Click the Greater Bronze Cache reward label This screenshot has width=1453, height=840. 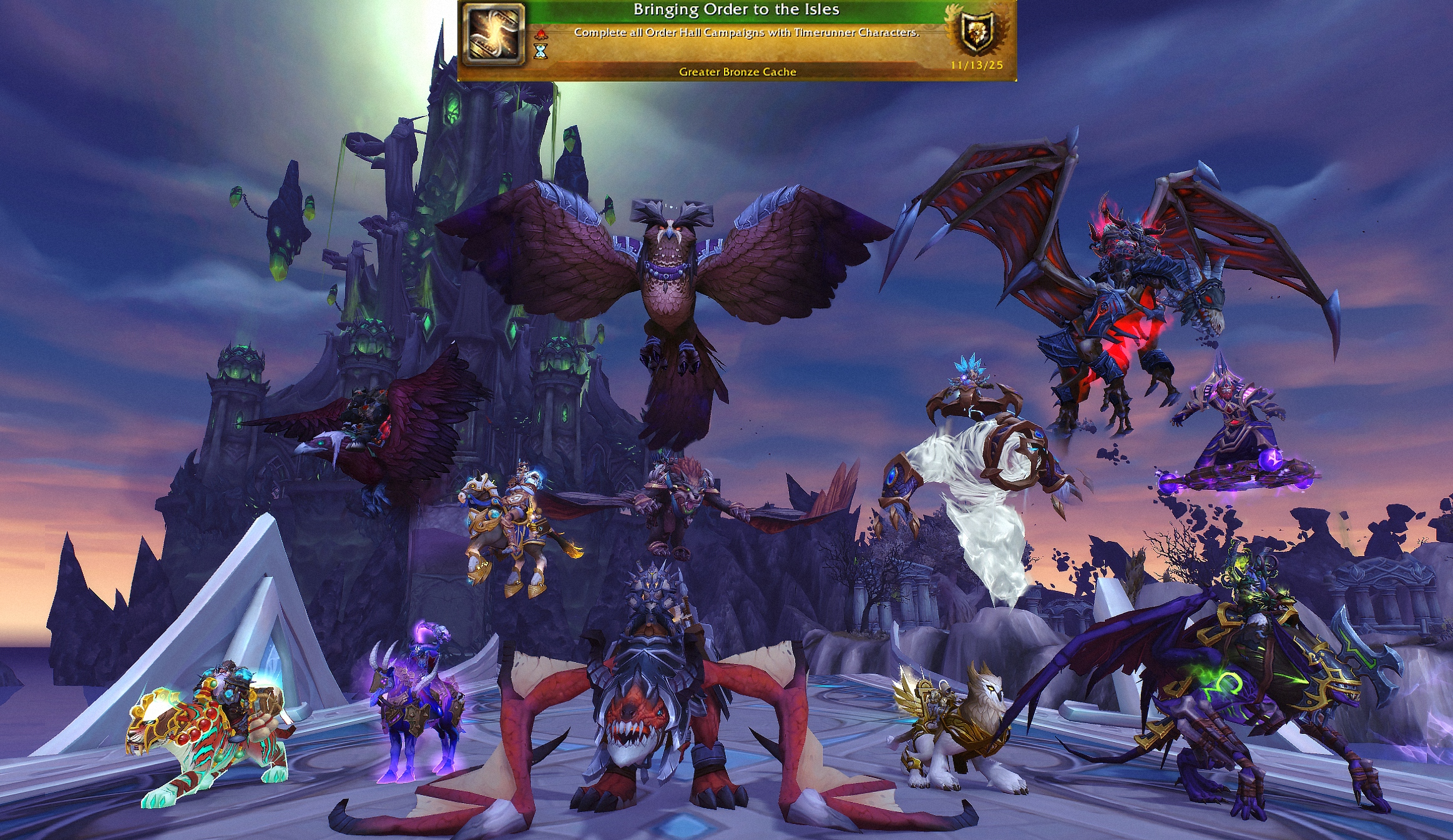[x=737, y=72]
